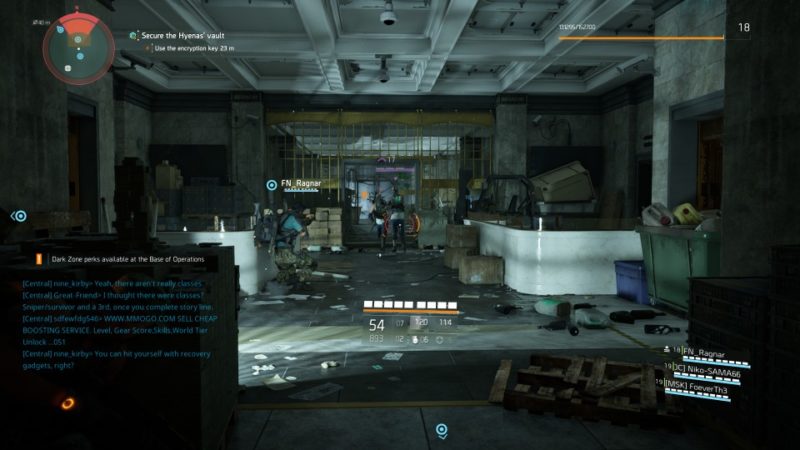This screenshot has width=800, height=450.
Task: Select the FN_Ragnar nameplate above the teammate
Action: (299, 184)
